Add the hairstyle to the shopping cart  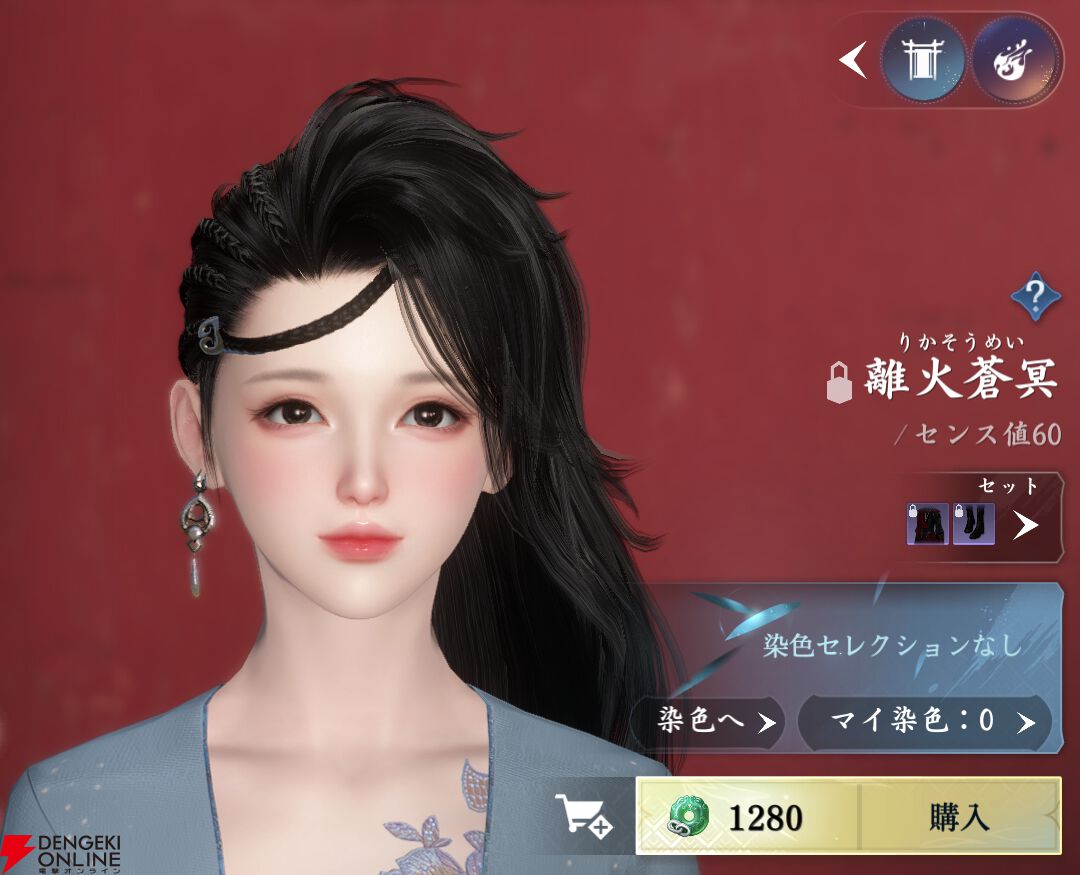(x=583, y=817)
